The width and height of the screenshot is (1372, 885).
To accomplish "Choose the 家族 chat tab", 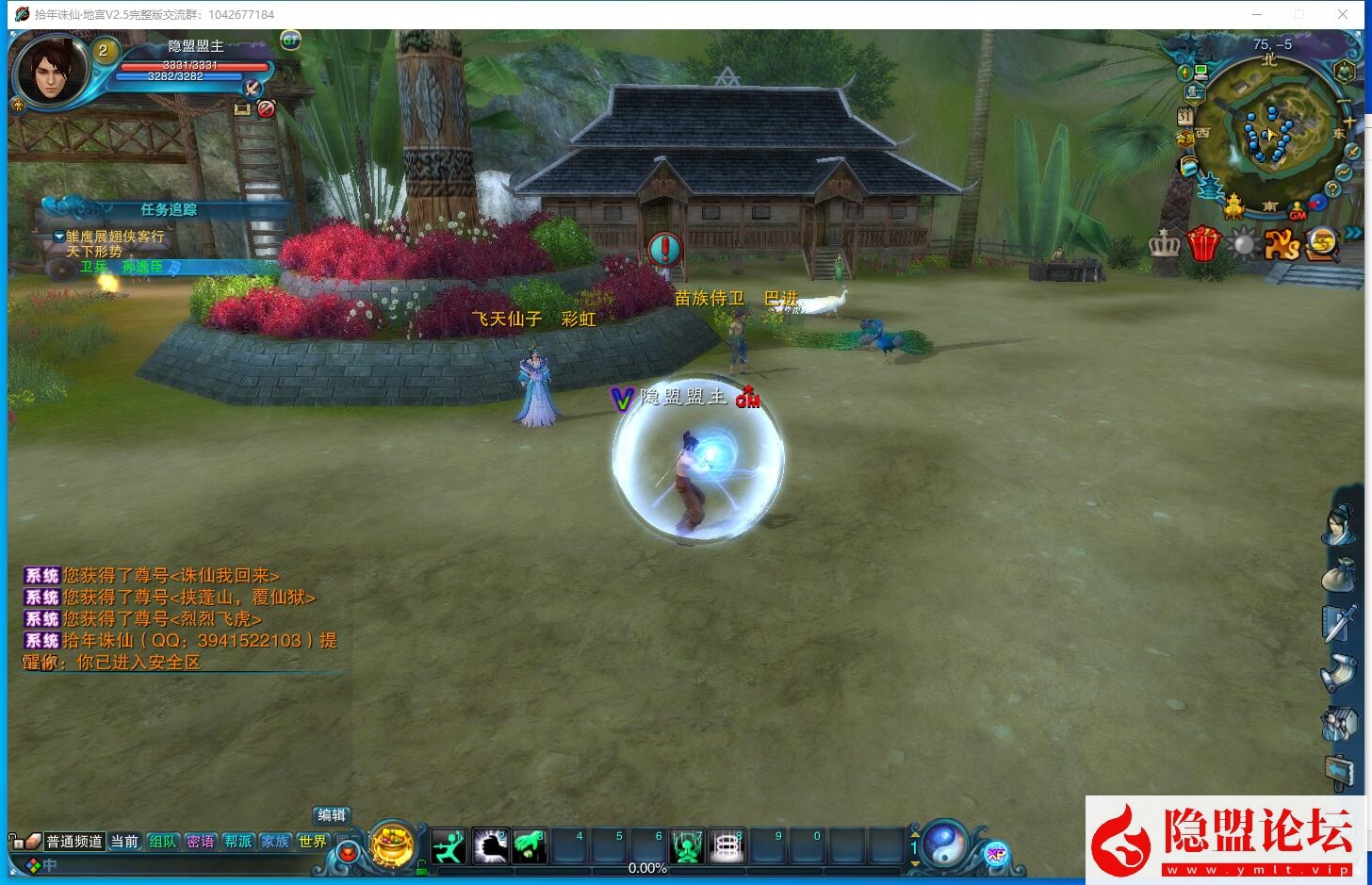I will (x=275, y=842).
